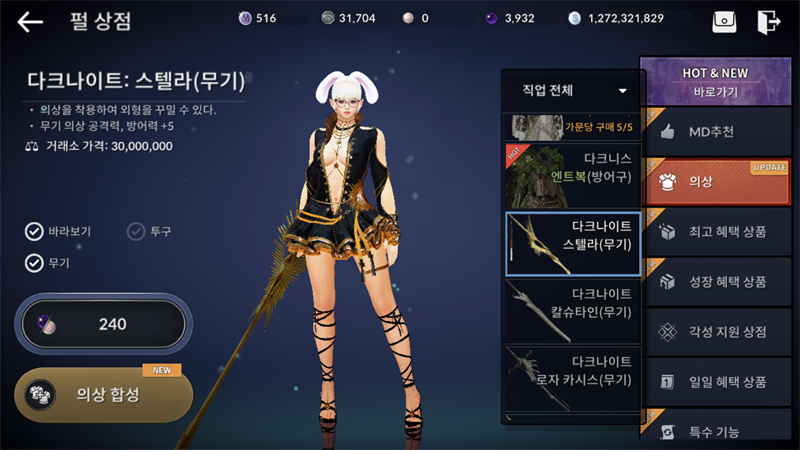
Task: Open 각성 지원 상점 category
Action: tap(715, 332)
